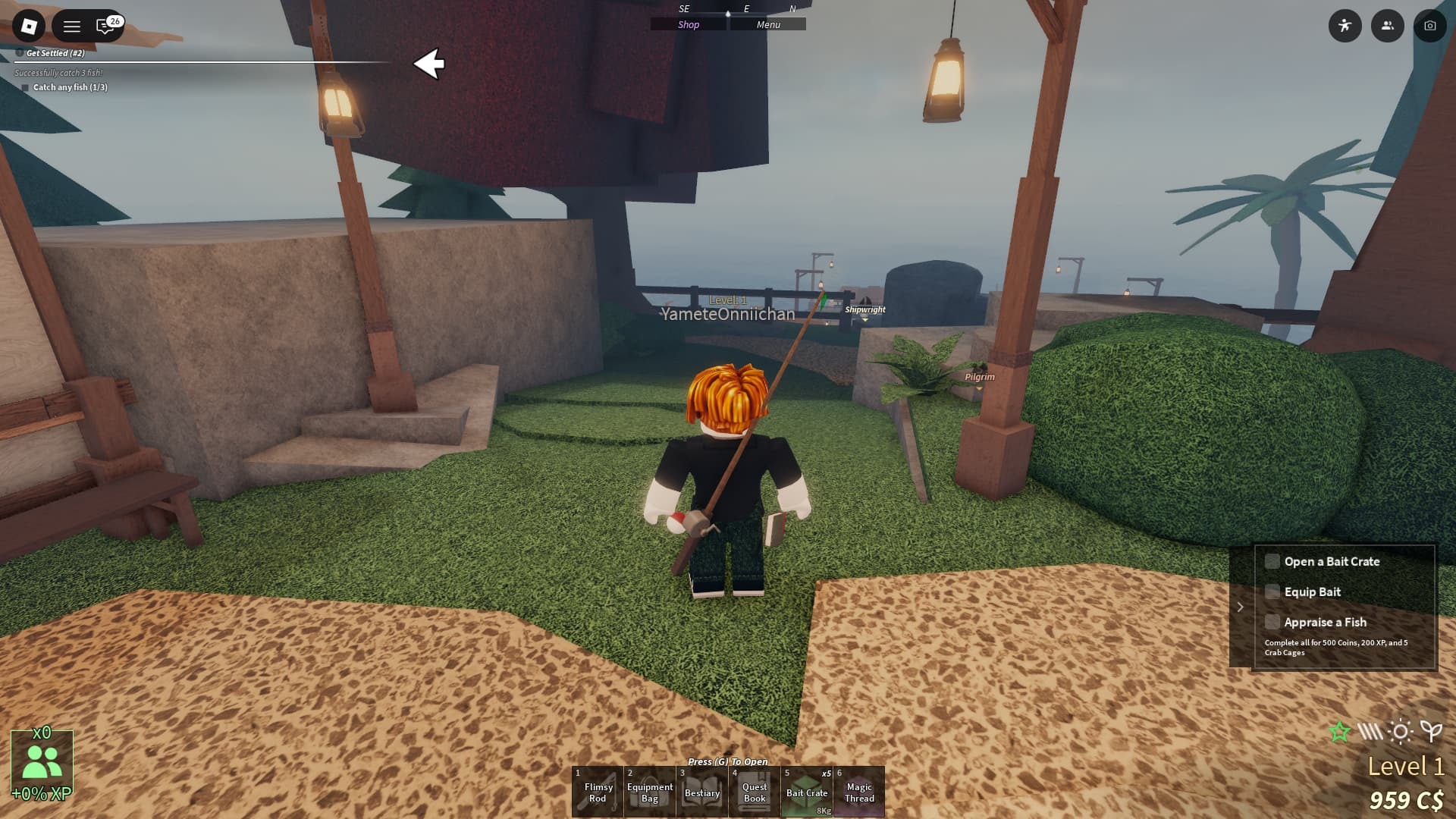Click the Get Settled quest tracker
Image resolution: width=1456 pixels, height=819 pixels.
[55, 53]
